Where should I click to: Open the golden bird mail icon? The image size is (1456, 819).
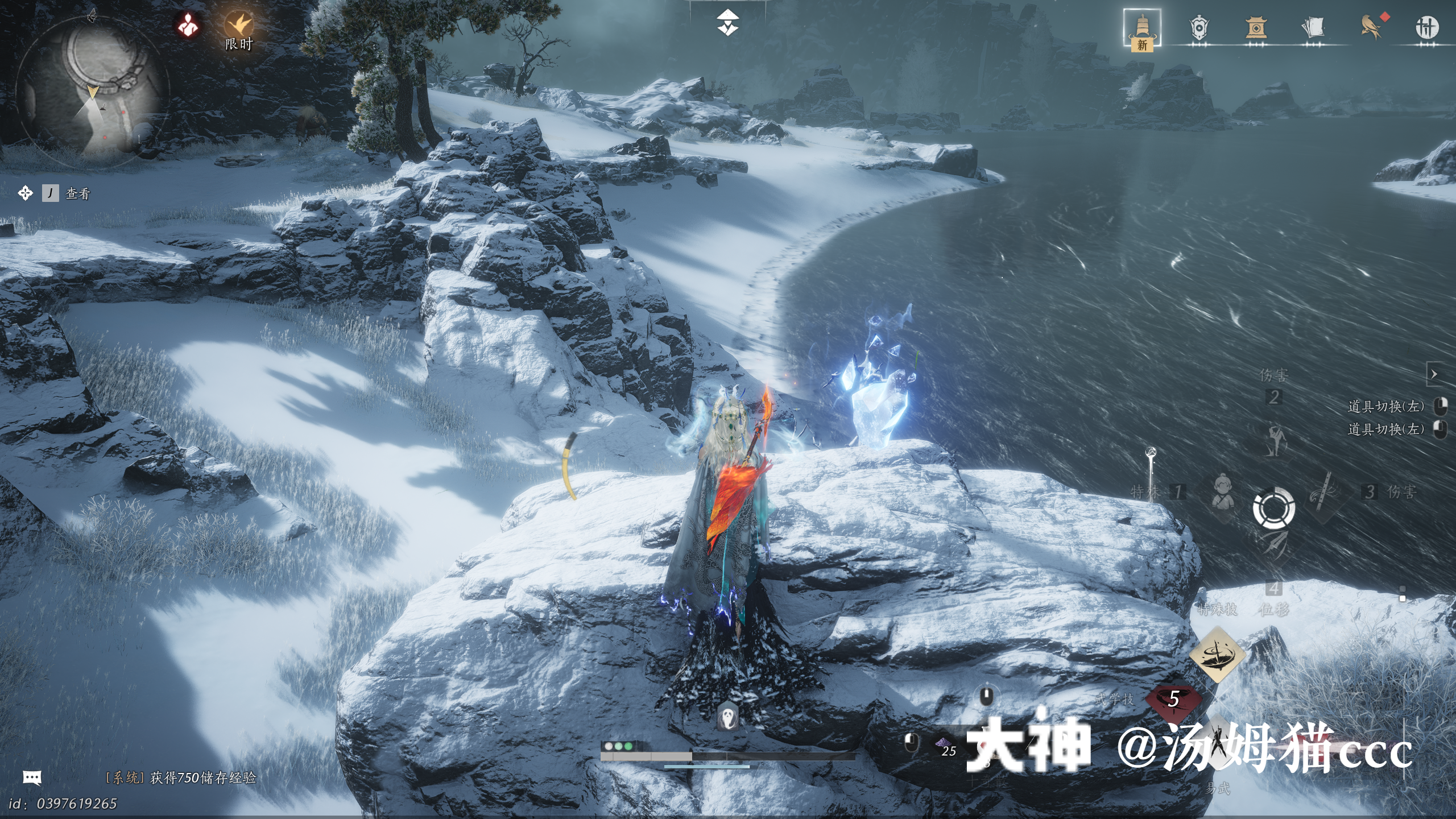[1371, 27]
